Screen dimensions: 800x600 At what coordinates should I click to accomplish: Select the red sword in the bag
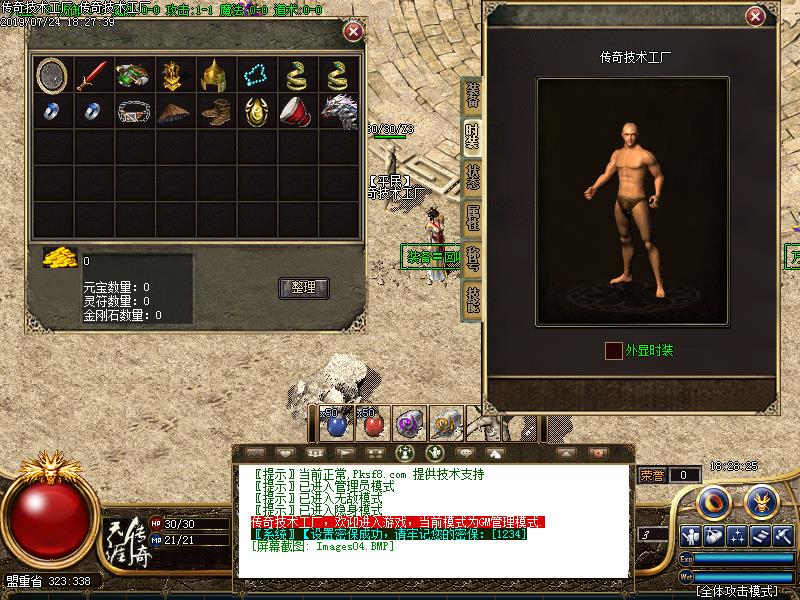[x=92, y=74]
